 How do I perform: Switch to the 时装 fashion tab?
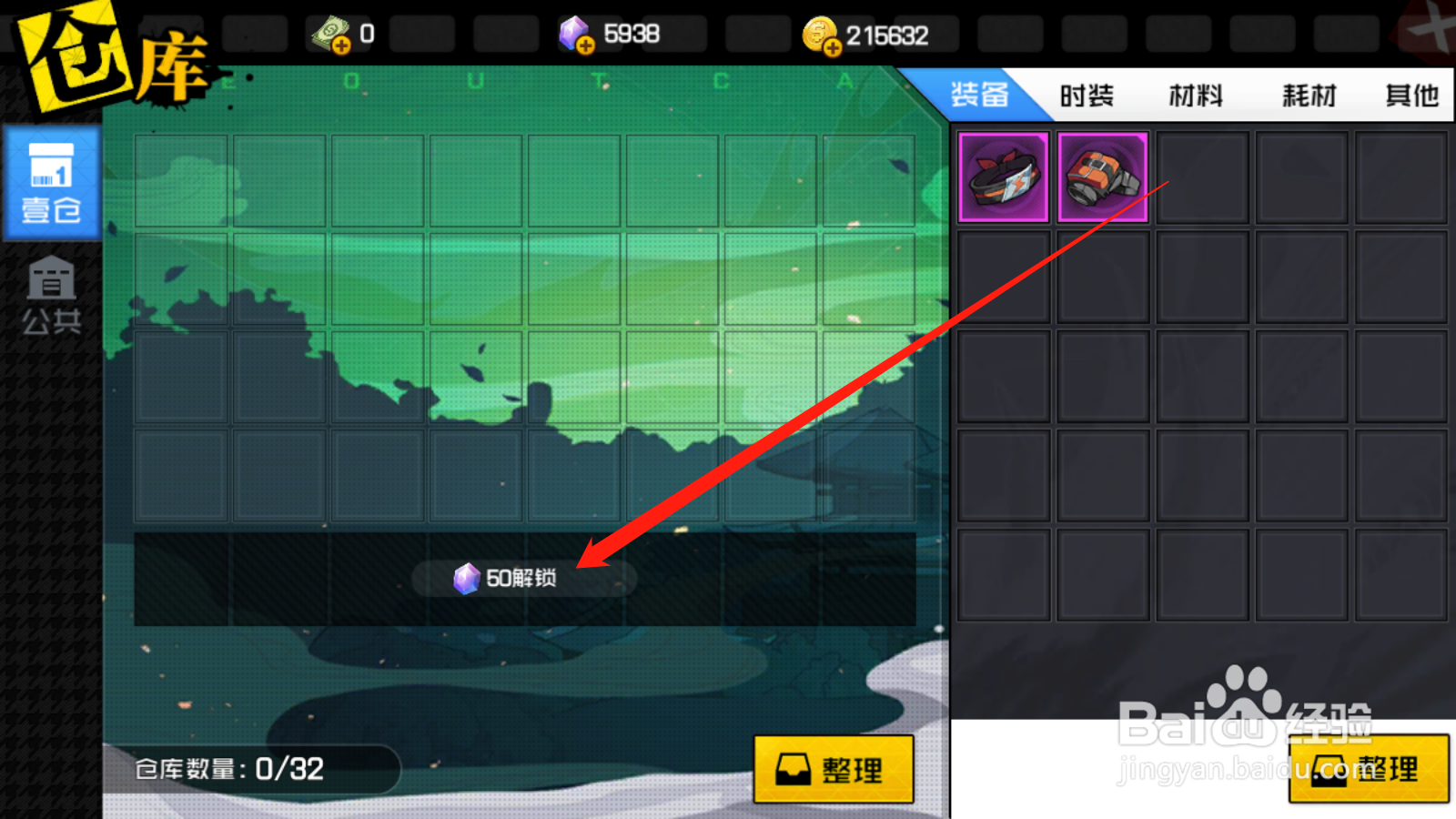coord(1085,95)
